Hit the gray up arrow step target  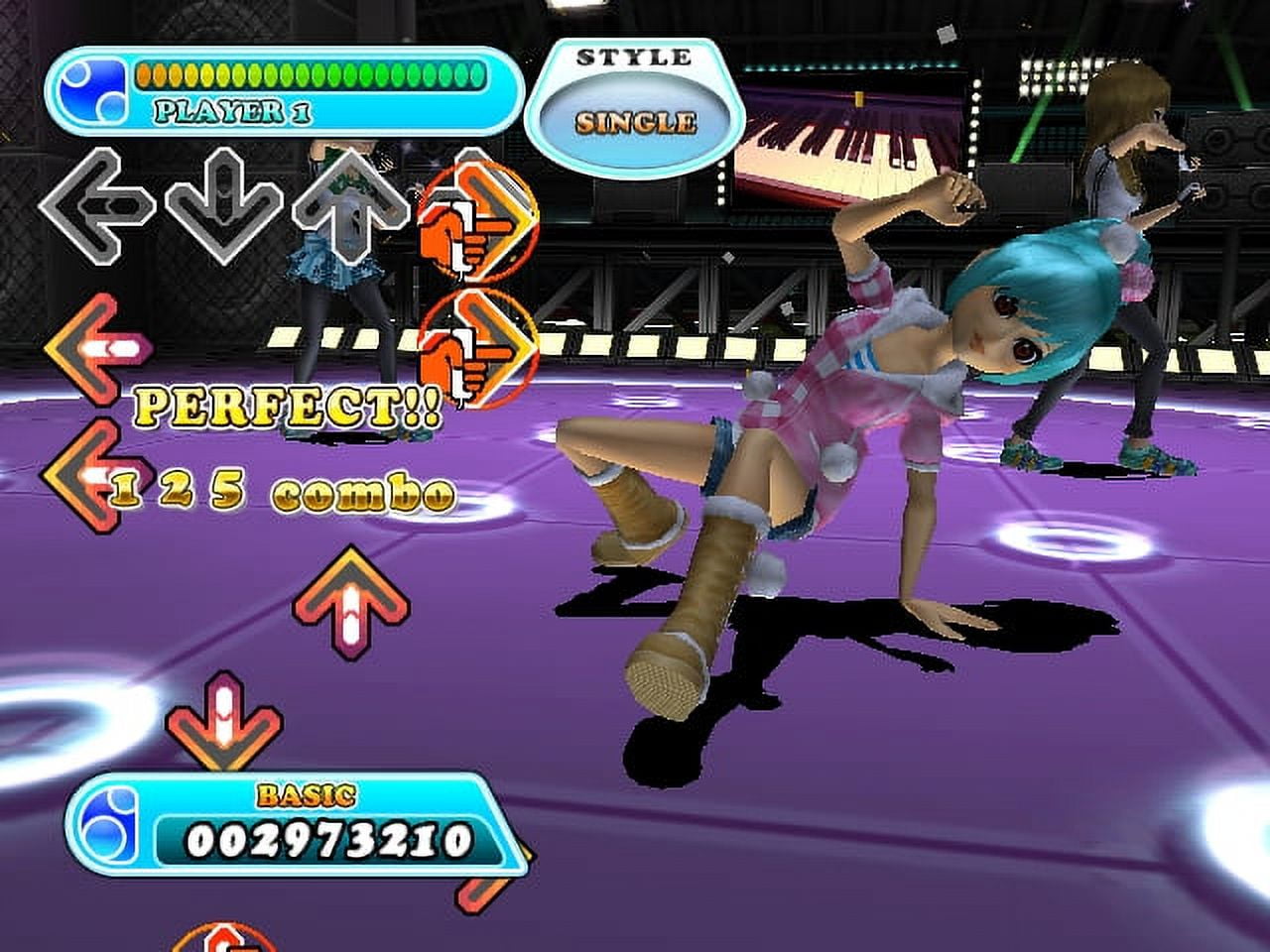349,205
